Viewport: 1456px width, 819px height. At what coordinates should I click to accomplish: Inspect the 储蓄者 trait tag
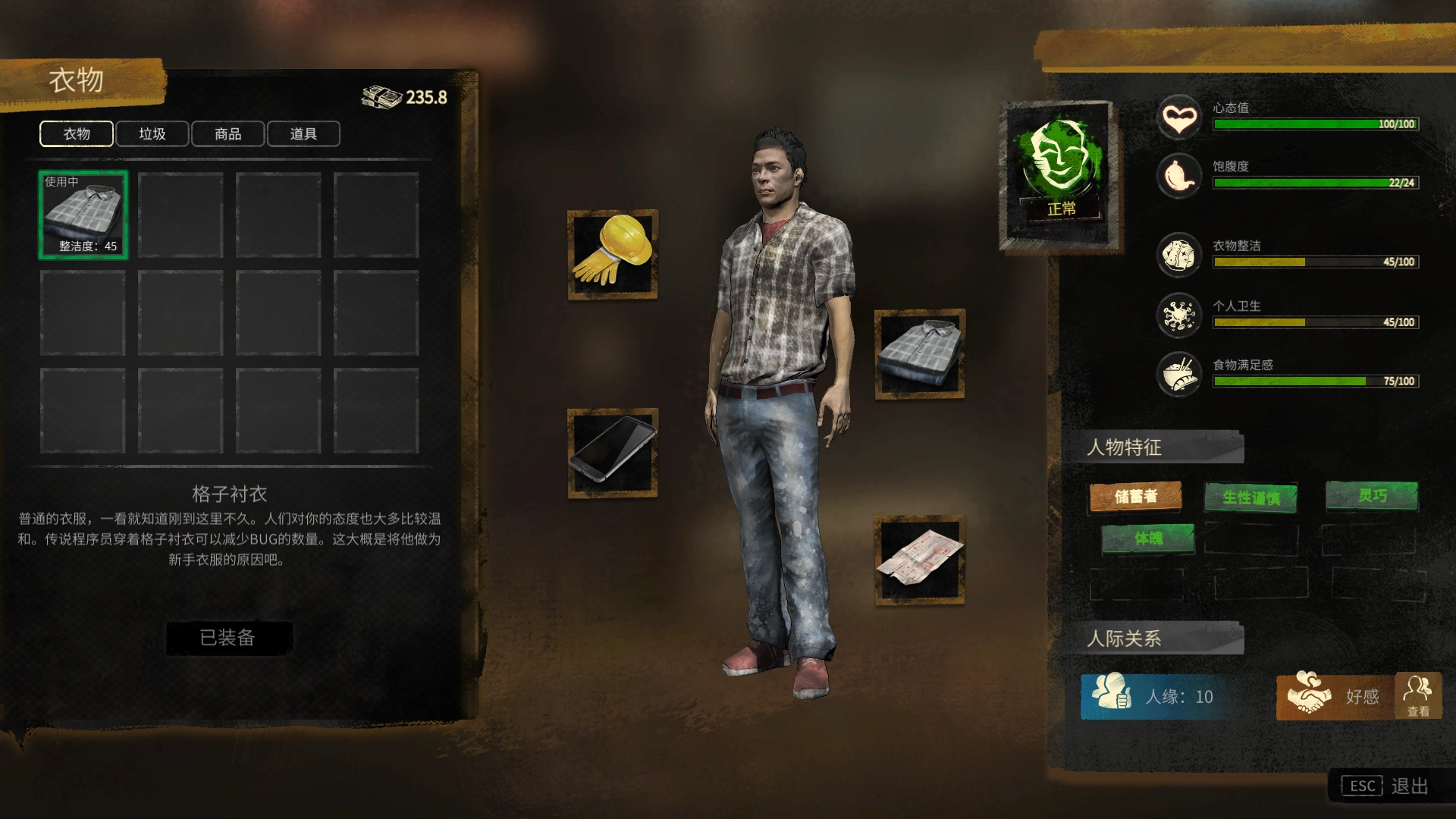tap(1135, 496)
